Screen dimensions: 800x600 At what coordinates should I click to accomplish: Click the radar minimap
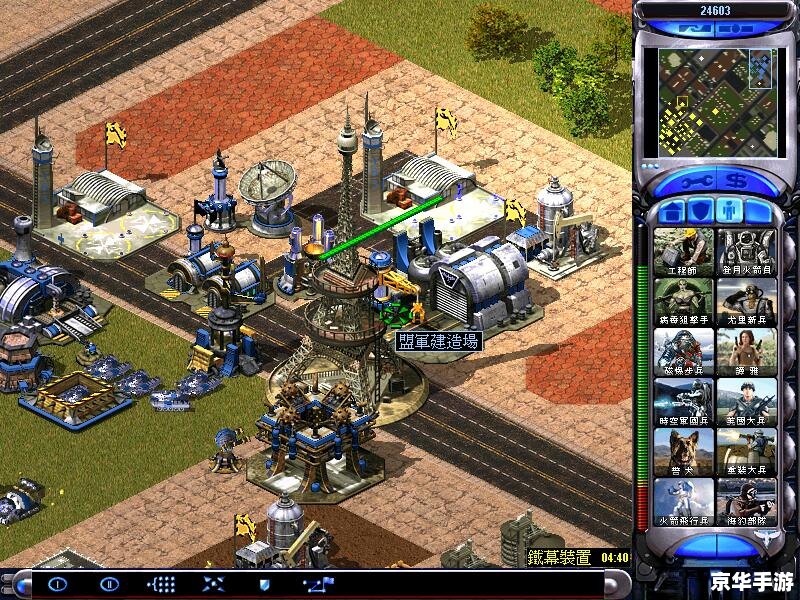click(714, 103)
